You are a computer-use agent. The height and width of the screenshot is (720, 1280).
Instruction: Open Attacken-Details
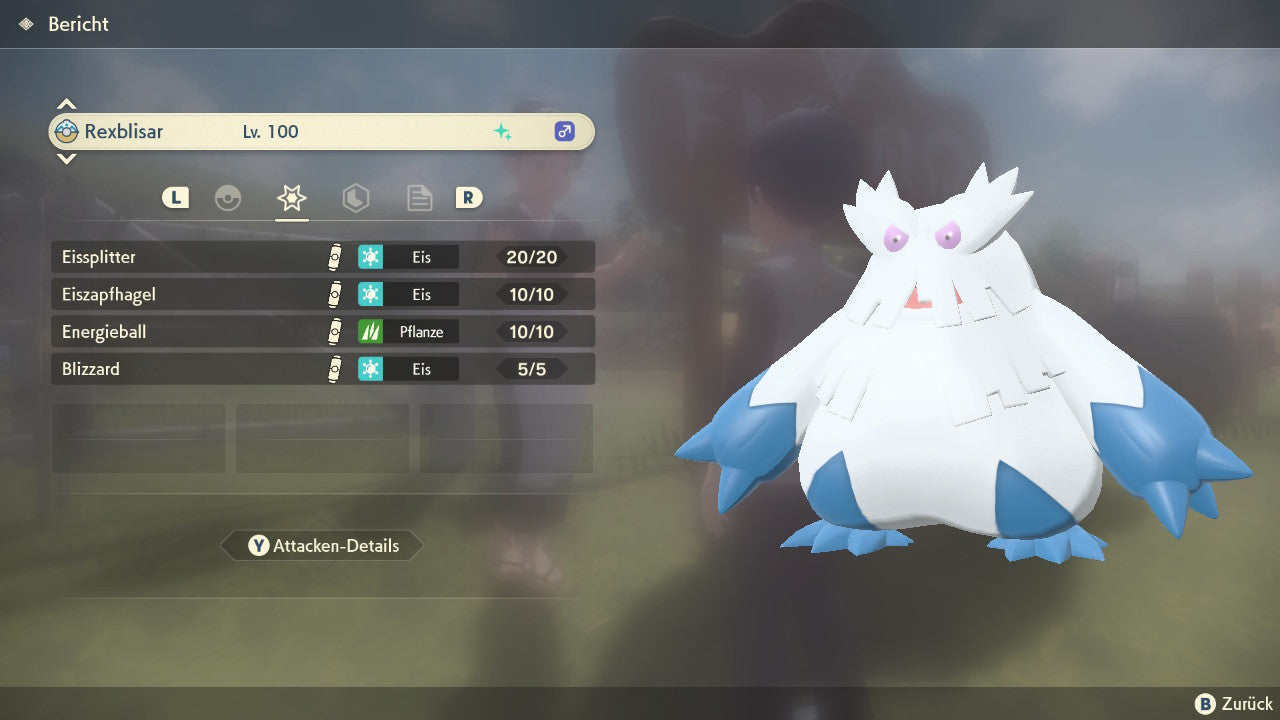point(322,546)
